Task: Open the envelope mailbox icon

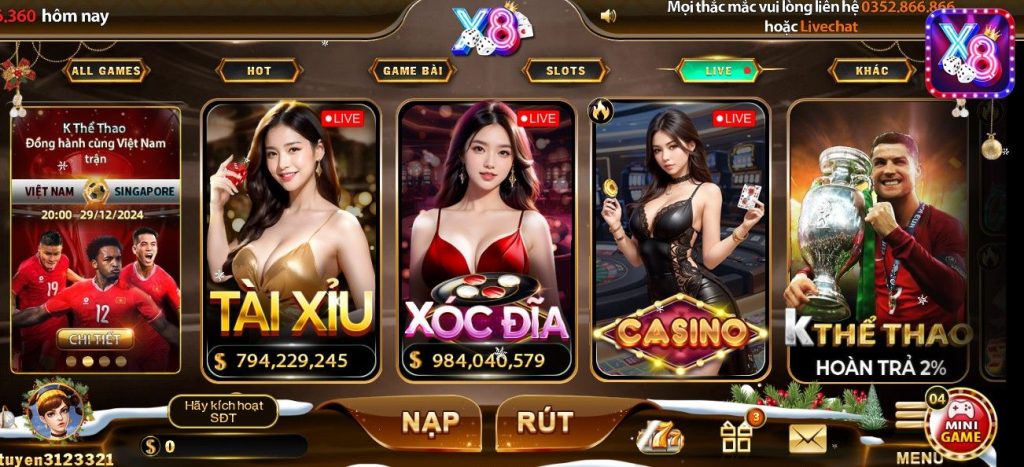Action: point(807,438)
